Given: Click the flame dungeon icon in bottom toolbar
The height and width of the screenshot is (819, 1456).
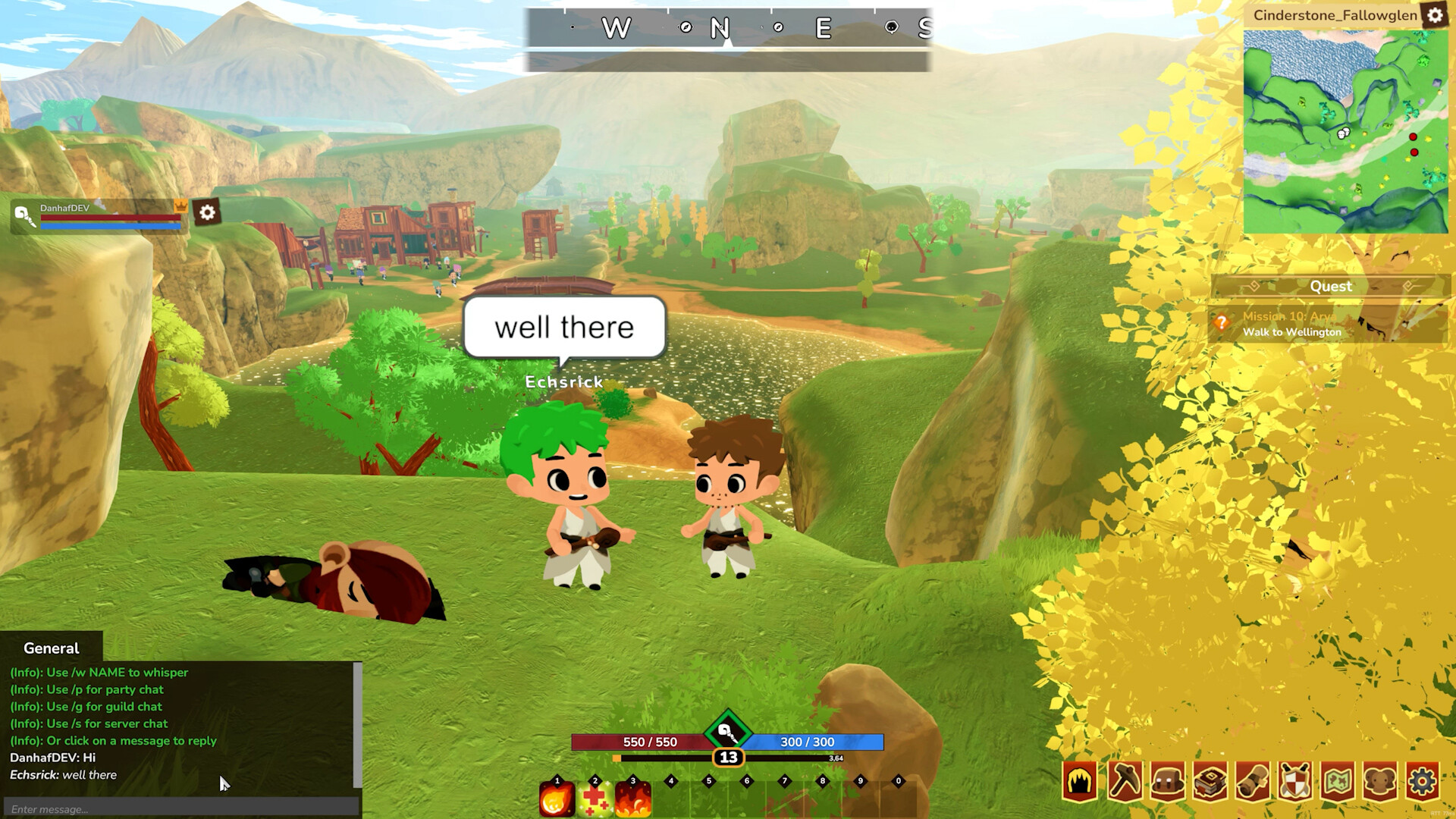Looking at the screenshot, I should point(1080,779).
